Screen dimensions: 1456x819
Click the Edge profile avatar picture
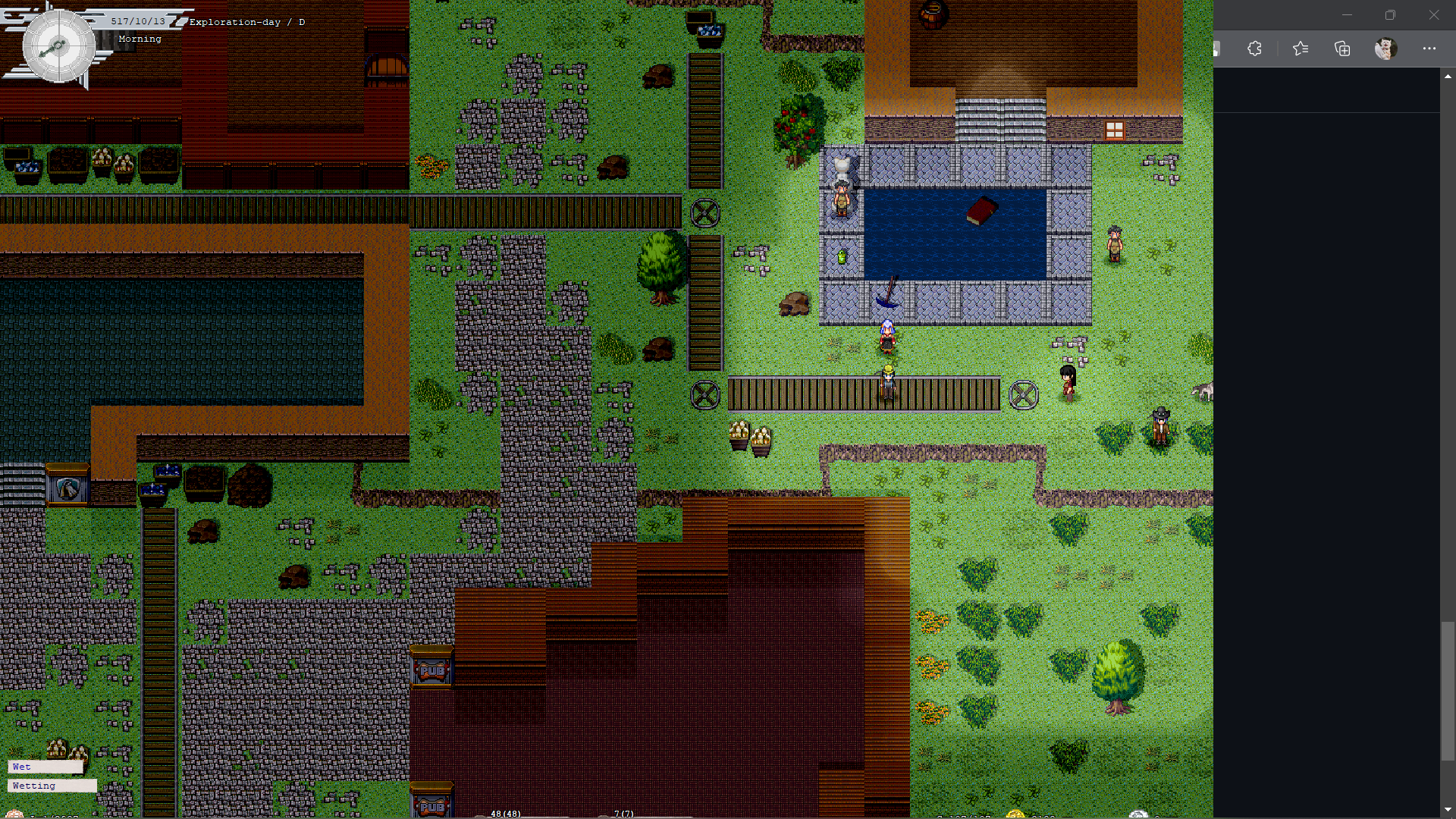[x=1385, y=48]
